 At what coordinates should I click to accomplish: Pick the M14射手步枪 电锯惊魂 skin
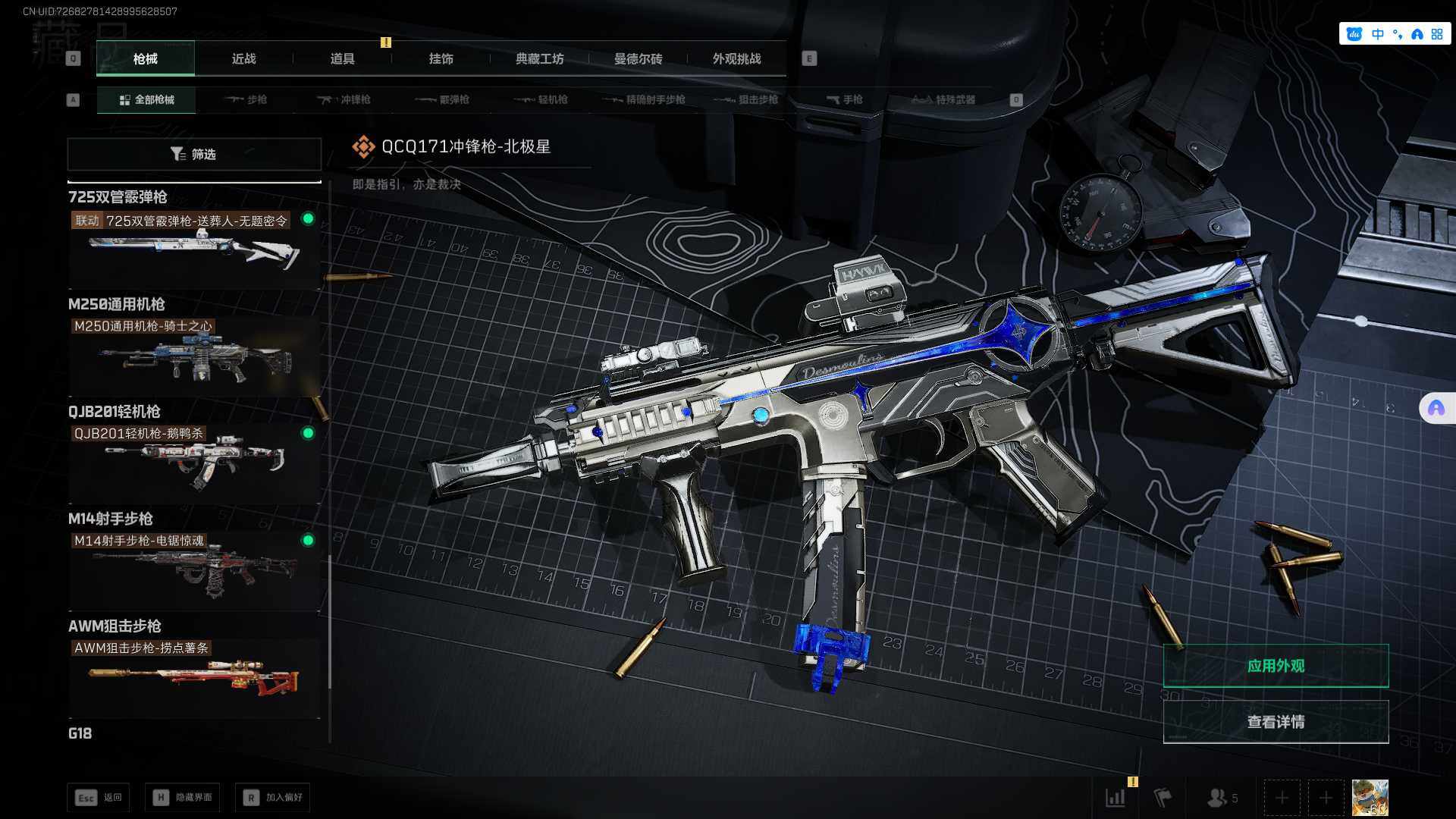194,570
